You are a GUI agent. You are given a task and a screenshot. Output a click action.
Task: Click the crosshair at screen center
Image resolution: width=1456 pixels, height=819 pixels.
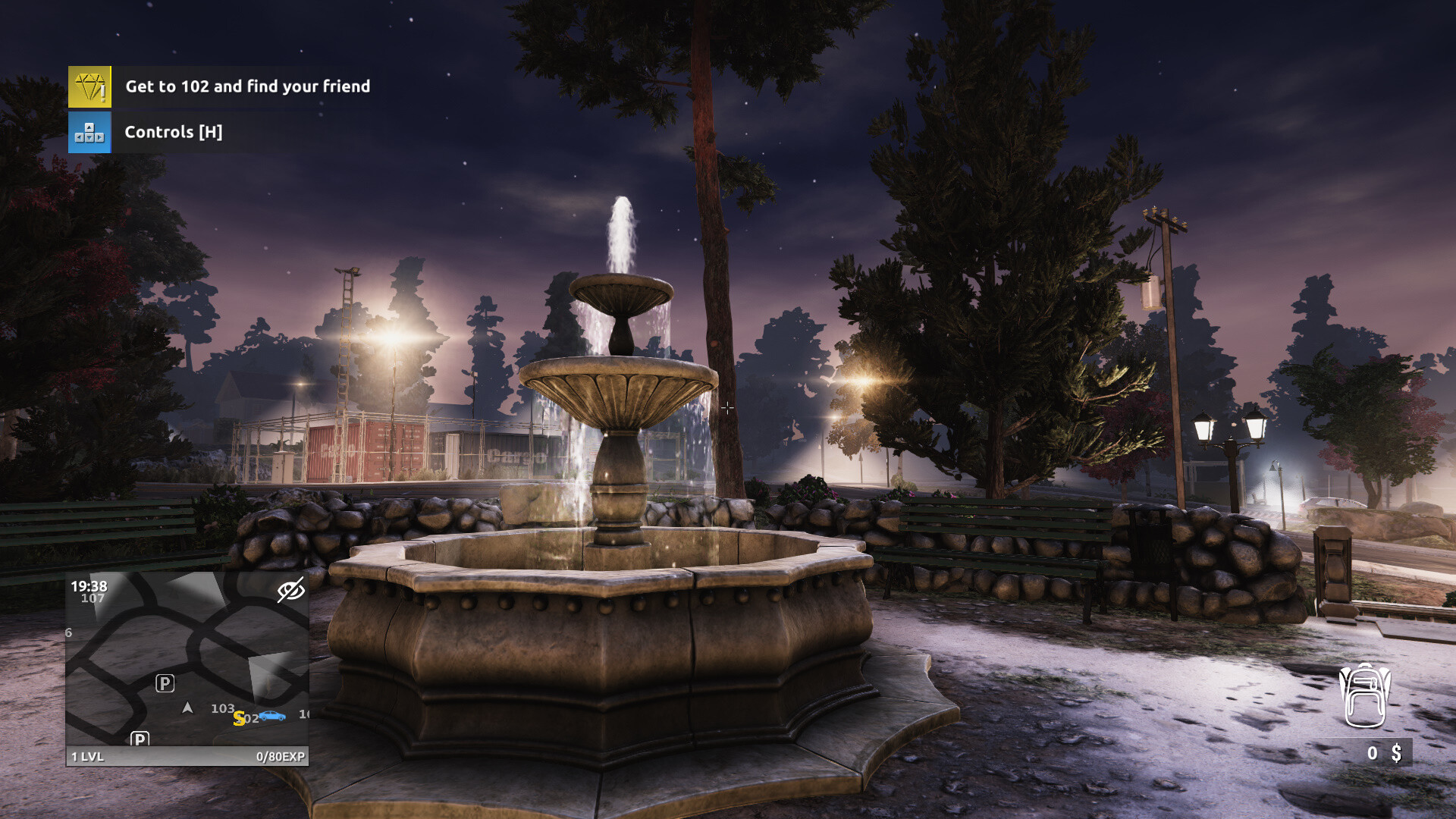728,409
